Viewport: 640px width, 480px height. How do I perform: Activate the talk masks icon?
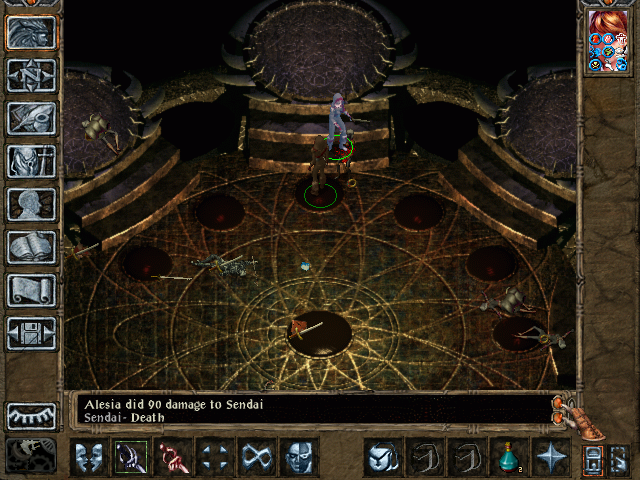(89, 458)
